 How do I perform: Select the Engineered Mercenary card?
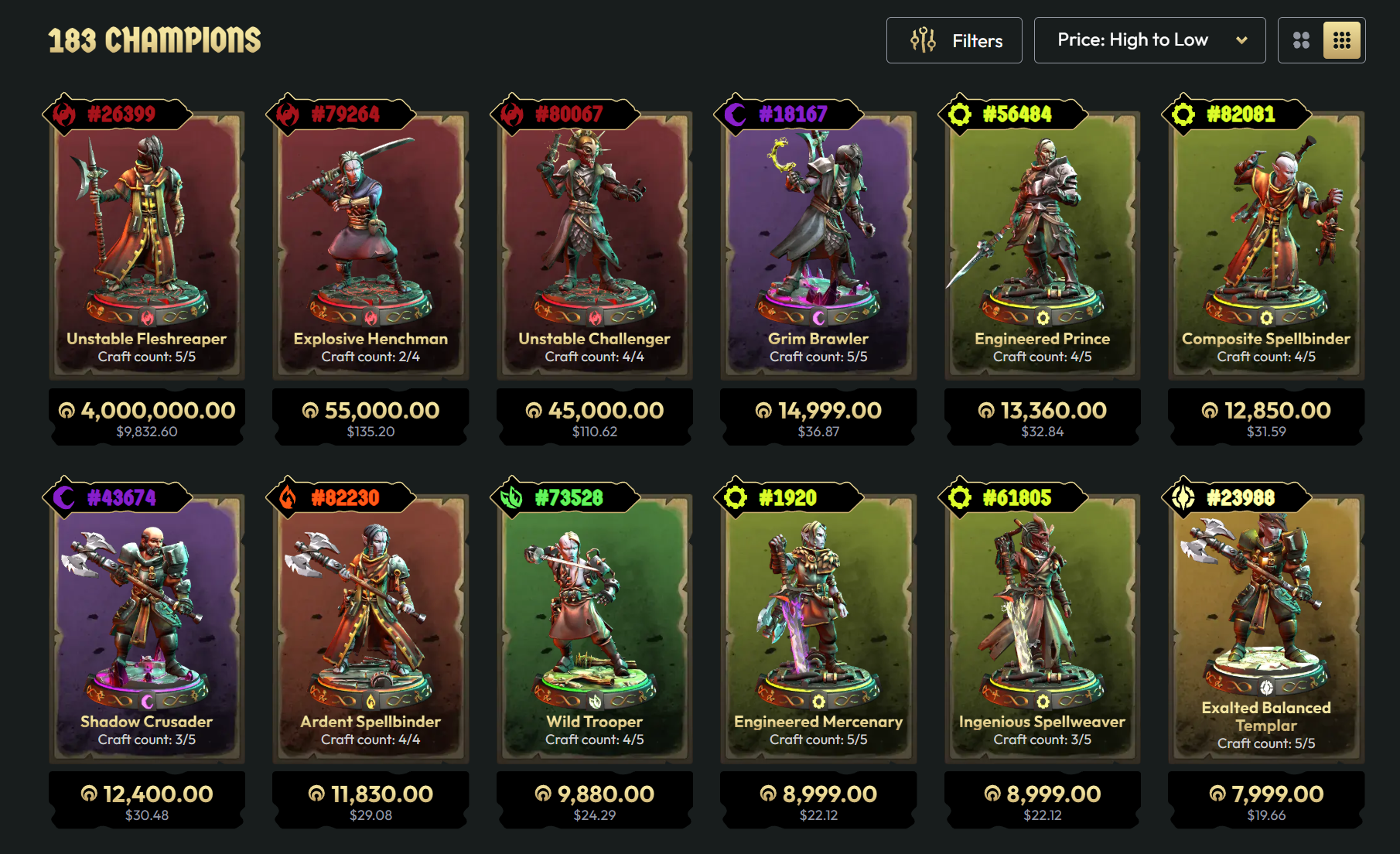818,623
